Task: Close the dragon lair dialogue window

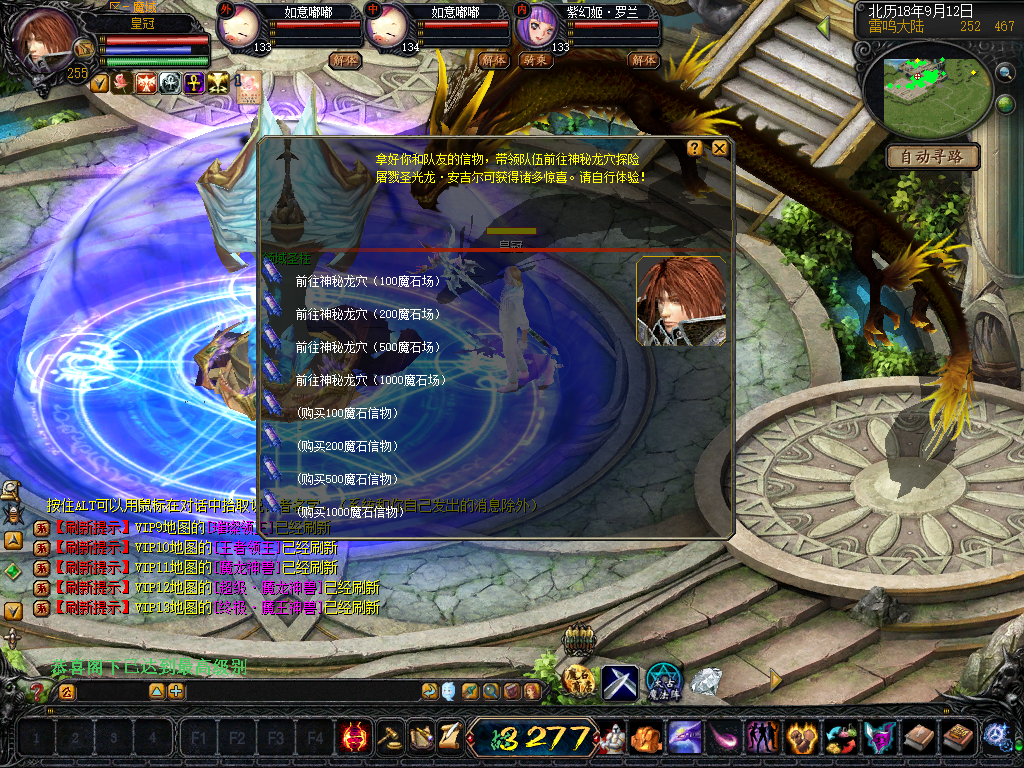Action: [719, 148]
